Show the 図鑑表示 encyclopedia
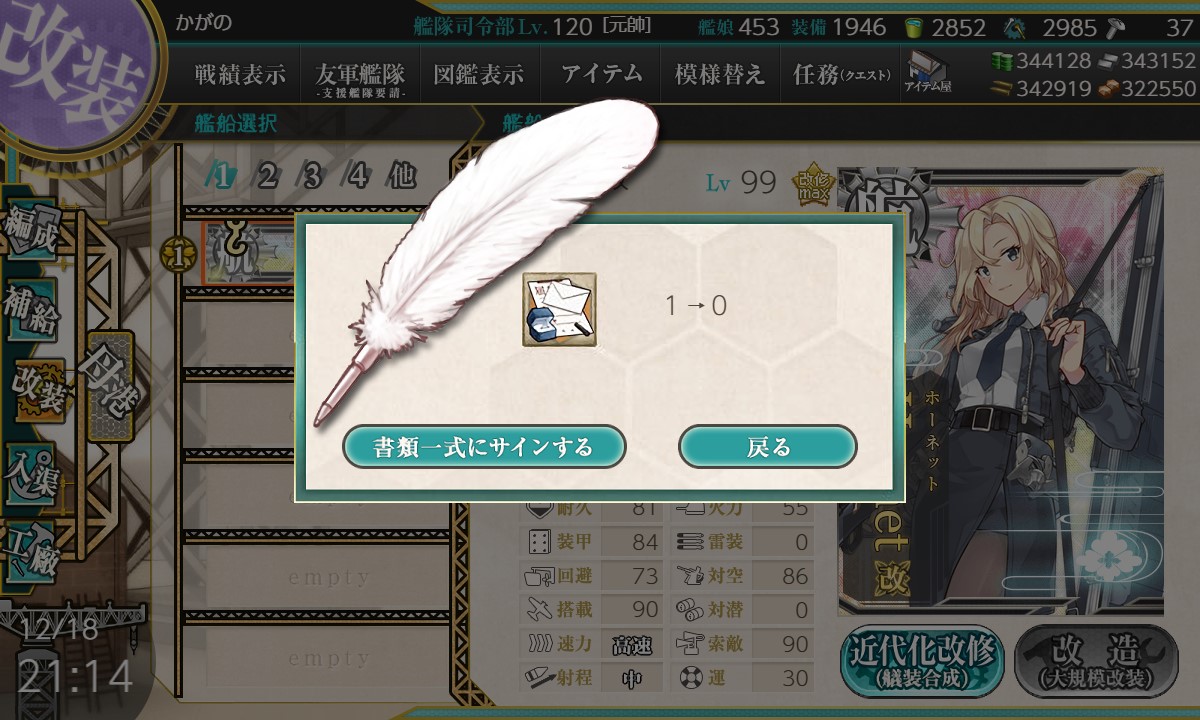Viewport: 1200px width, 720px height. point(479,75)
